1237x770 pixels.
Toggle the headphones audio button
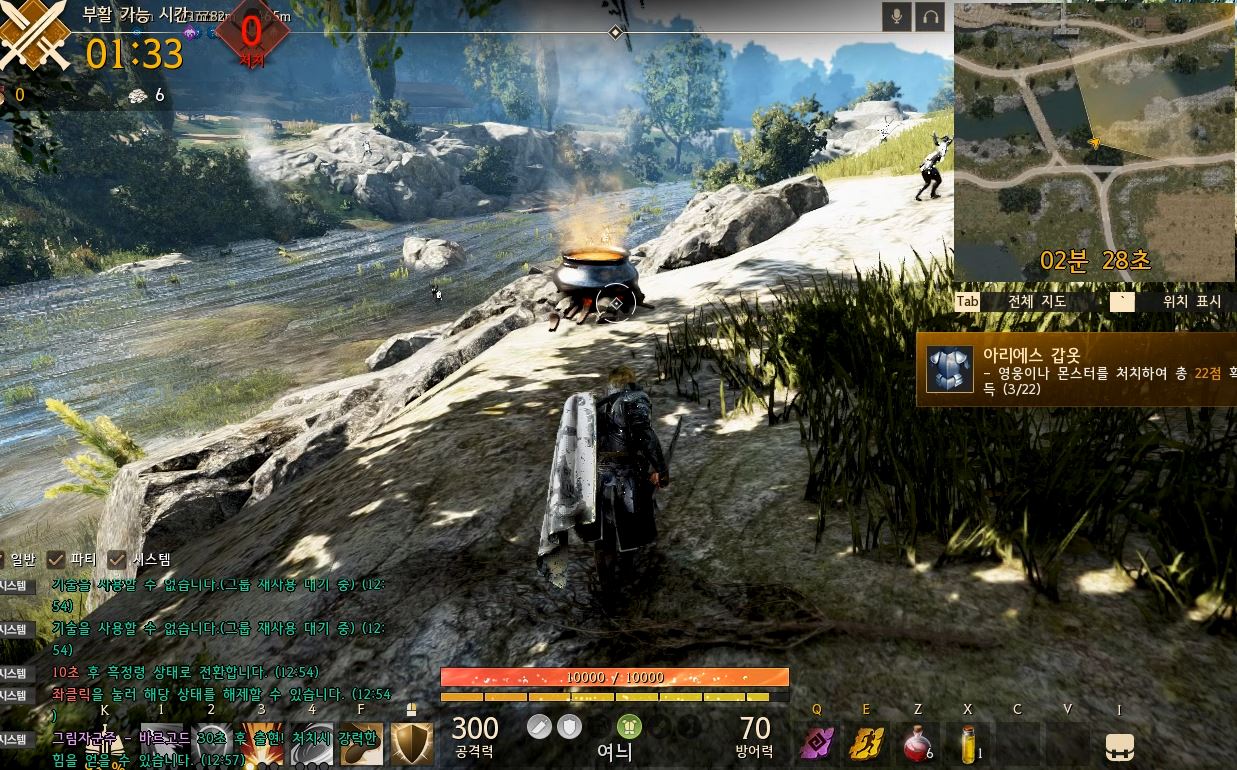(x=930, y=17)
